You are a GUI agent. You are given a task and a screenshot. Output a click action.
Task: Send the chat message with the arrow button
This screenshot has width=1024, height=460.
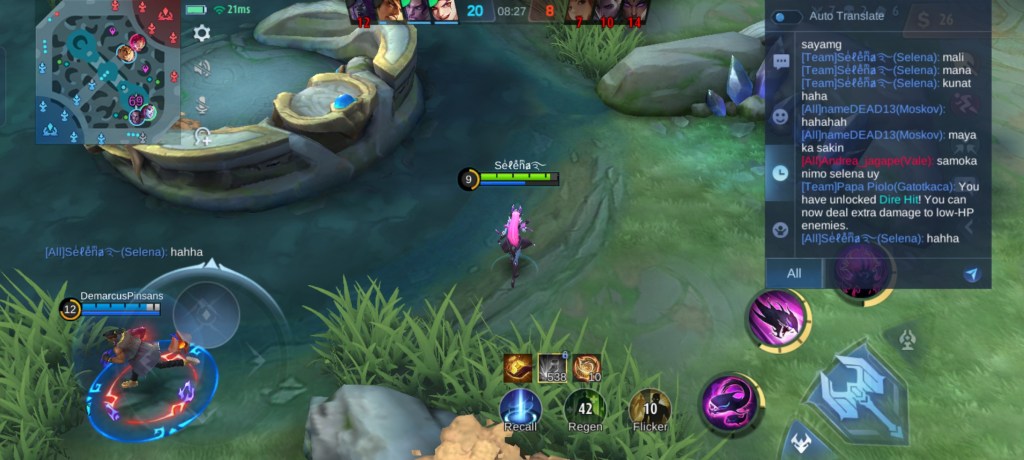971,274
